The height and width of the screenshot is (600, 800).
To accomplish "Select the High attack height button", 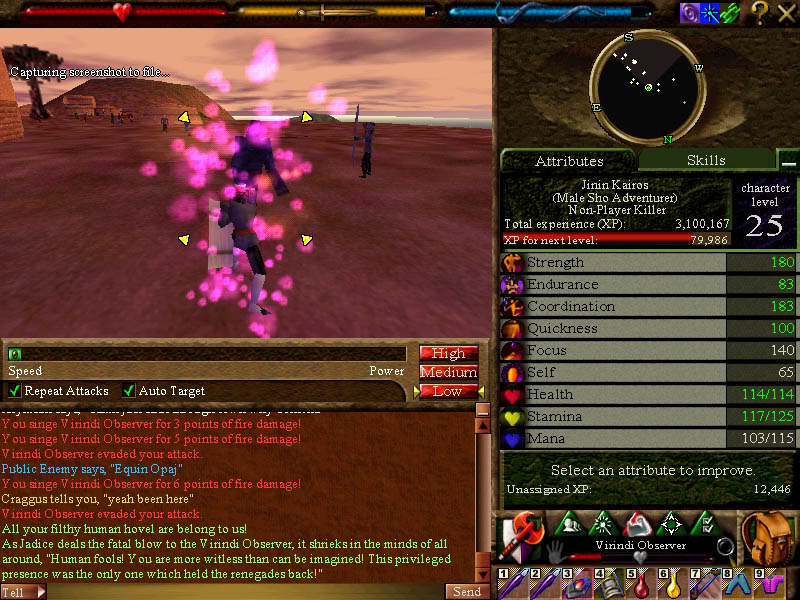I will pos(448,353).
